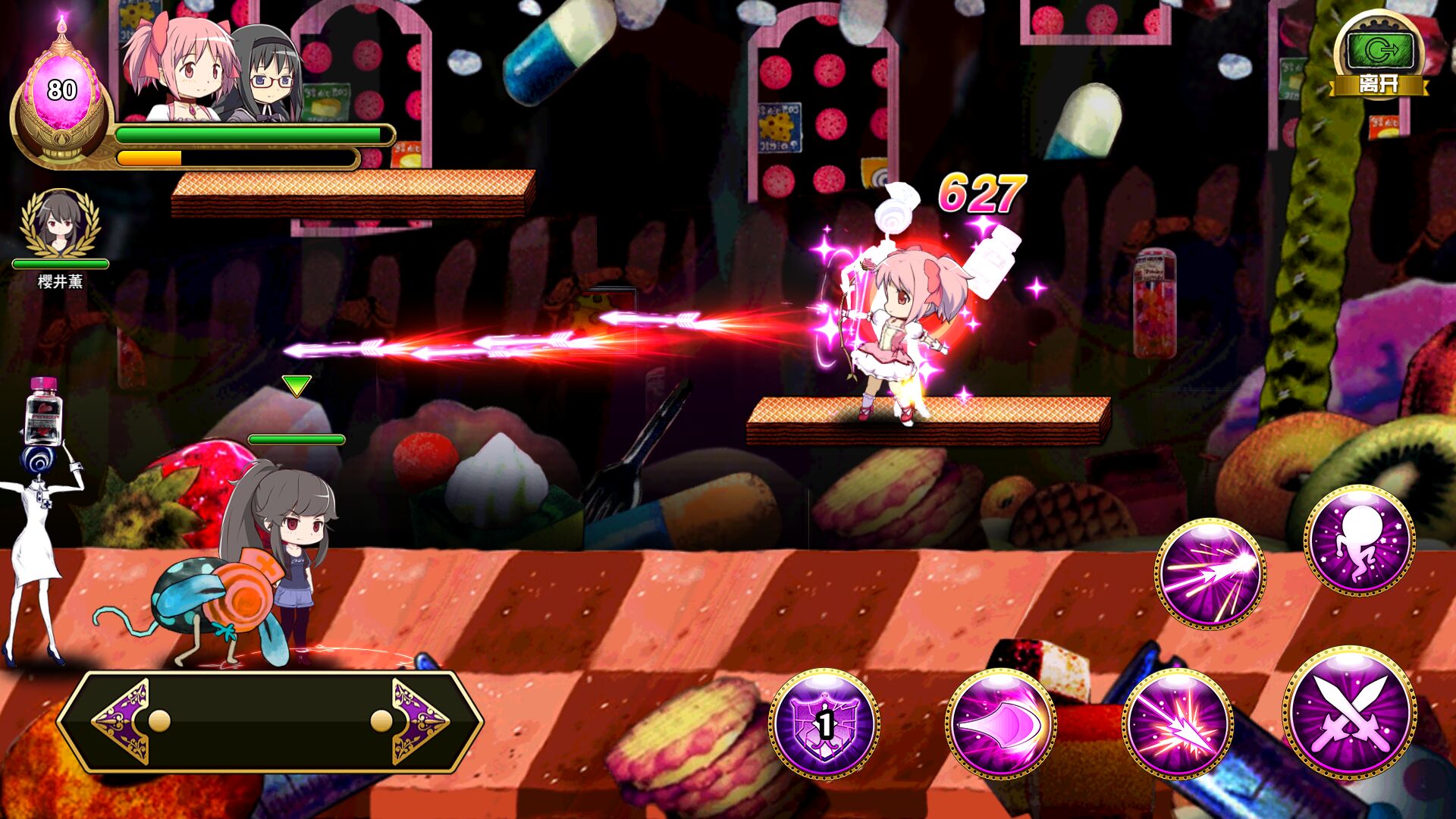The width and height of the screenshot is (1456, 819).
Task: Attack with the crossed swords button
Action: 1351,713
